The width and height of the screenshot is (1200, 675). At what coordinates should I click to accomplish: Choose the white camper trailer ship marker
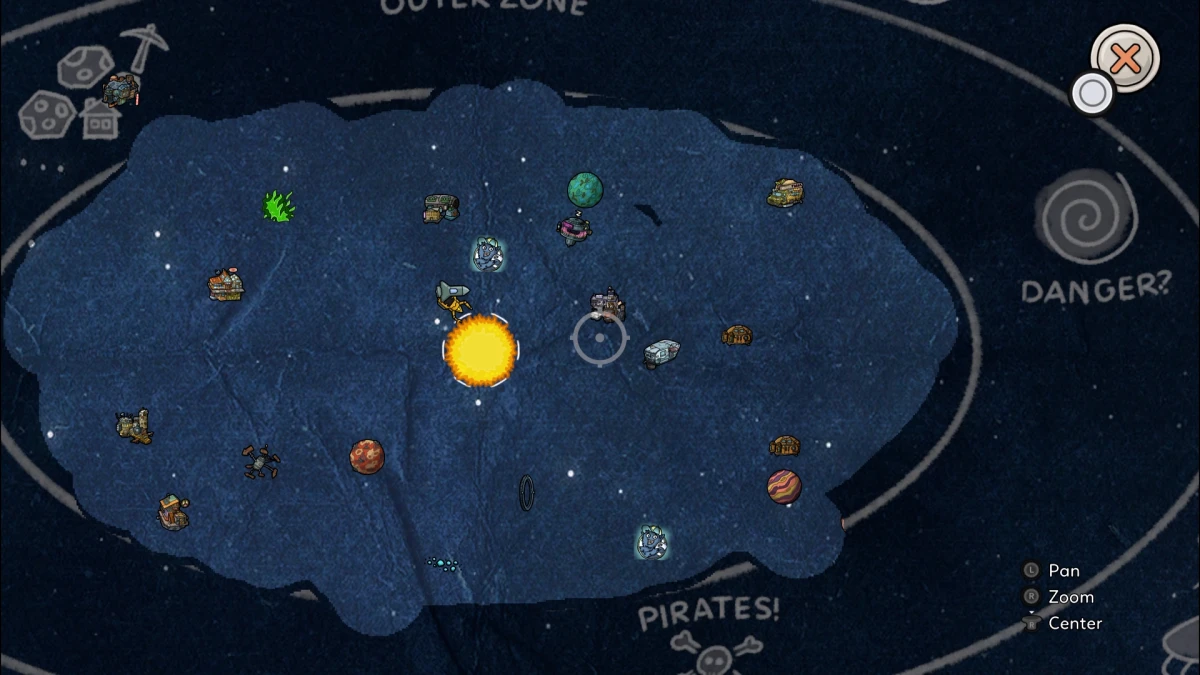(661, 353)
